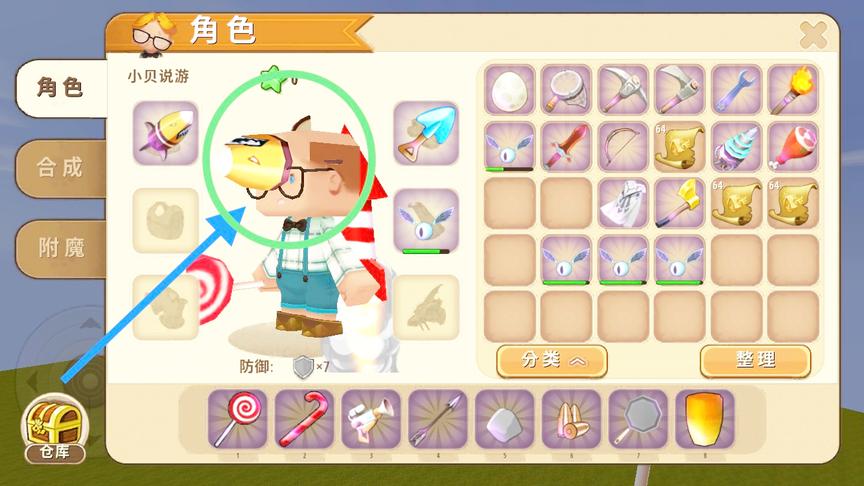Select the white egg in inventory

coord(510,90)
